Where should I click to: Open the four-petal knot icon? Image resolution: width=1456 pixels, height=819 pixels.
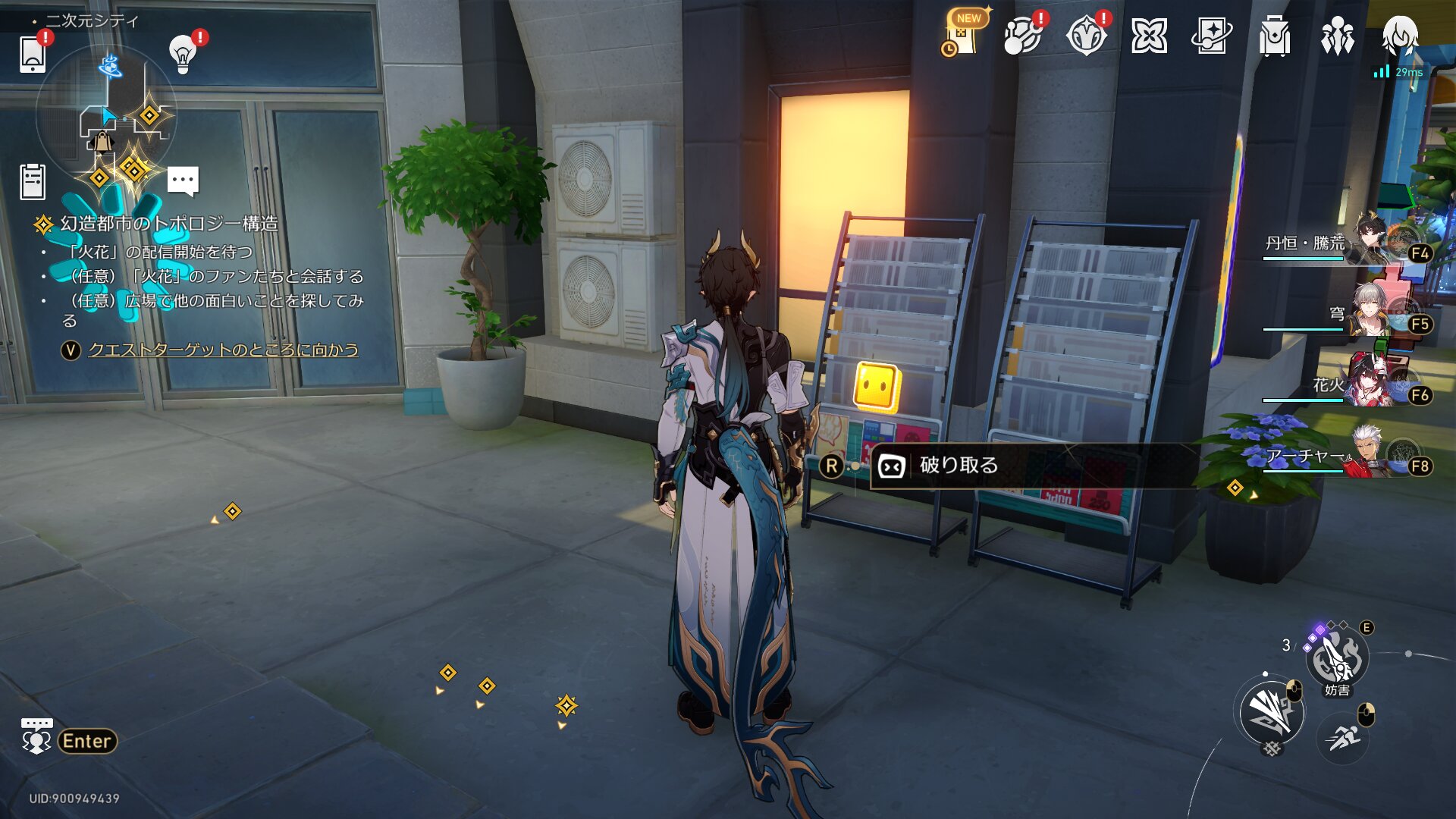click(x=1149, y=36)
